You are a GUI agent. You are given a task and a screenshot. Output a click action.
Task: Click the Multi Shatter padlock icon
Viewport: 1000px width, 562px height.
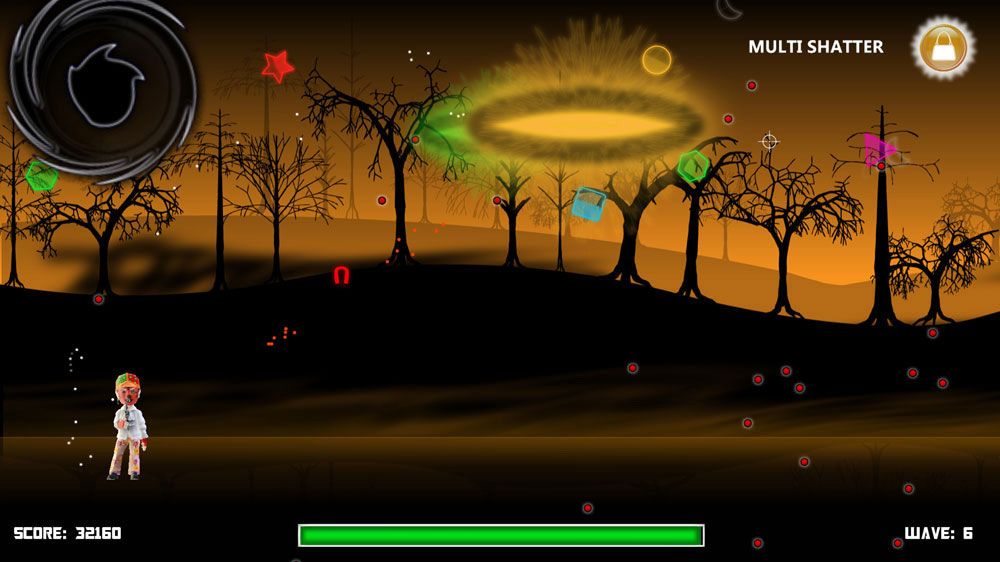point(943,47)
